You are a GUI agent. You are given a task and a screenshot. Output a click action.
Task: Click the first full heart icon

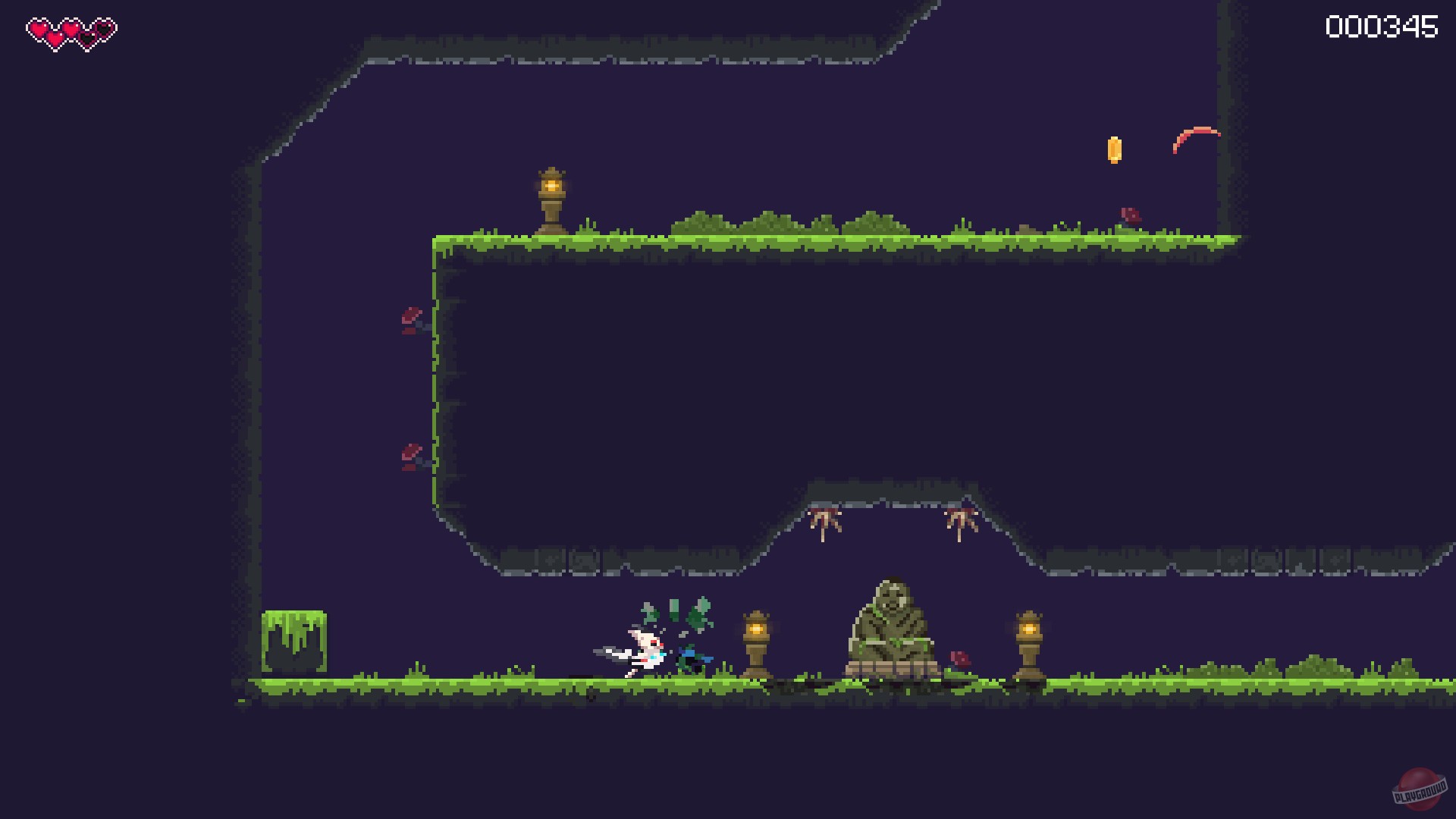pyautogui.click(x=38, y=28)
